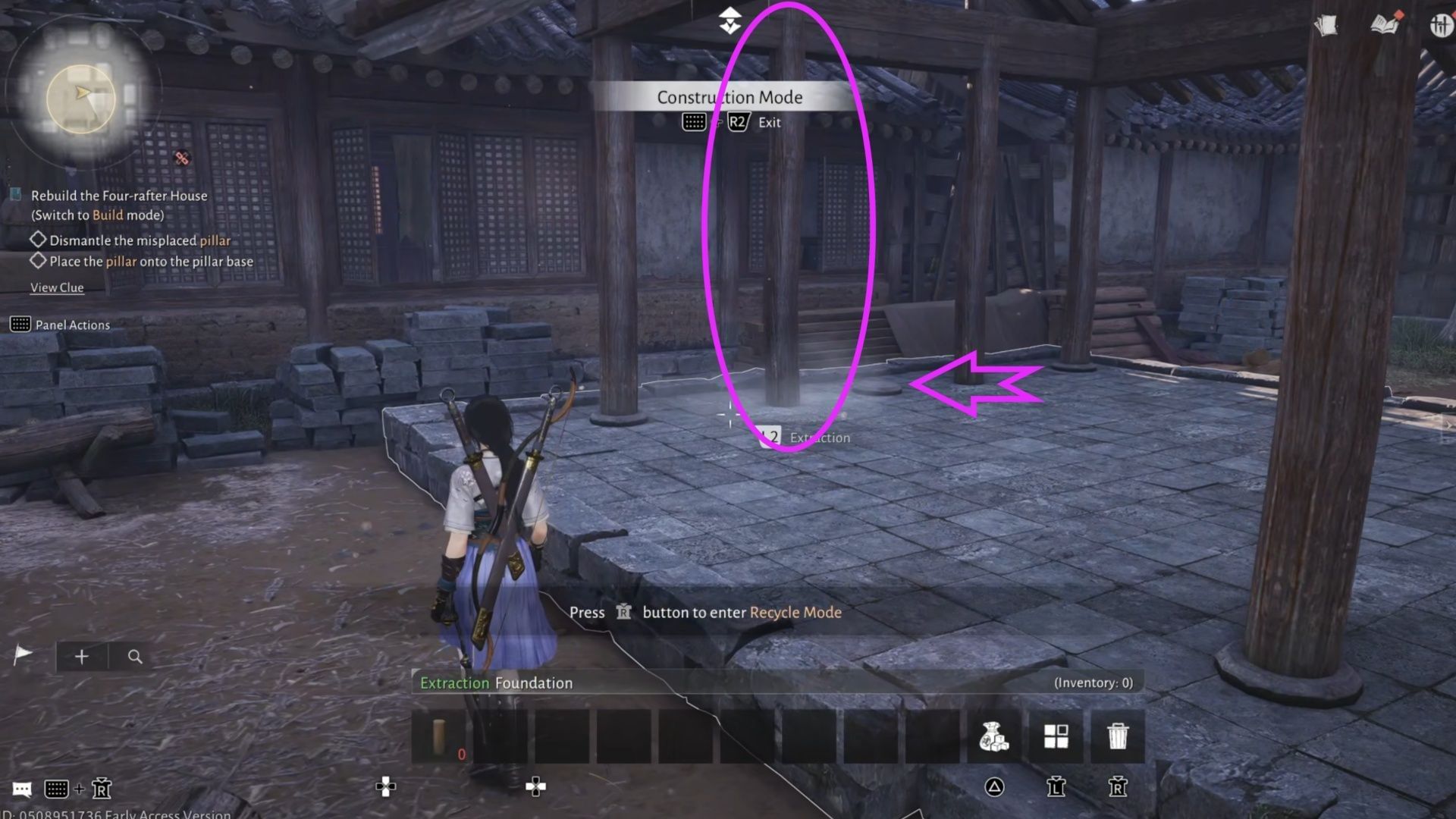
Task: Toggle the Place the pillar objective diamond
Action: point(38,261)
